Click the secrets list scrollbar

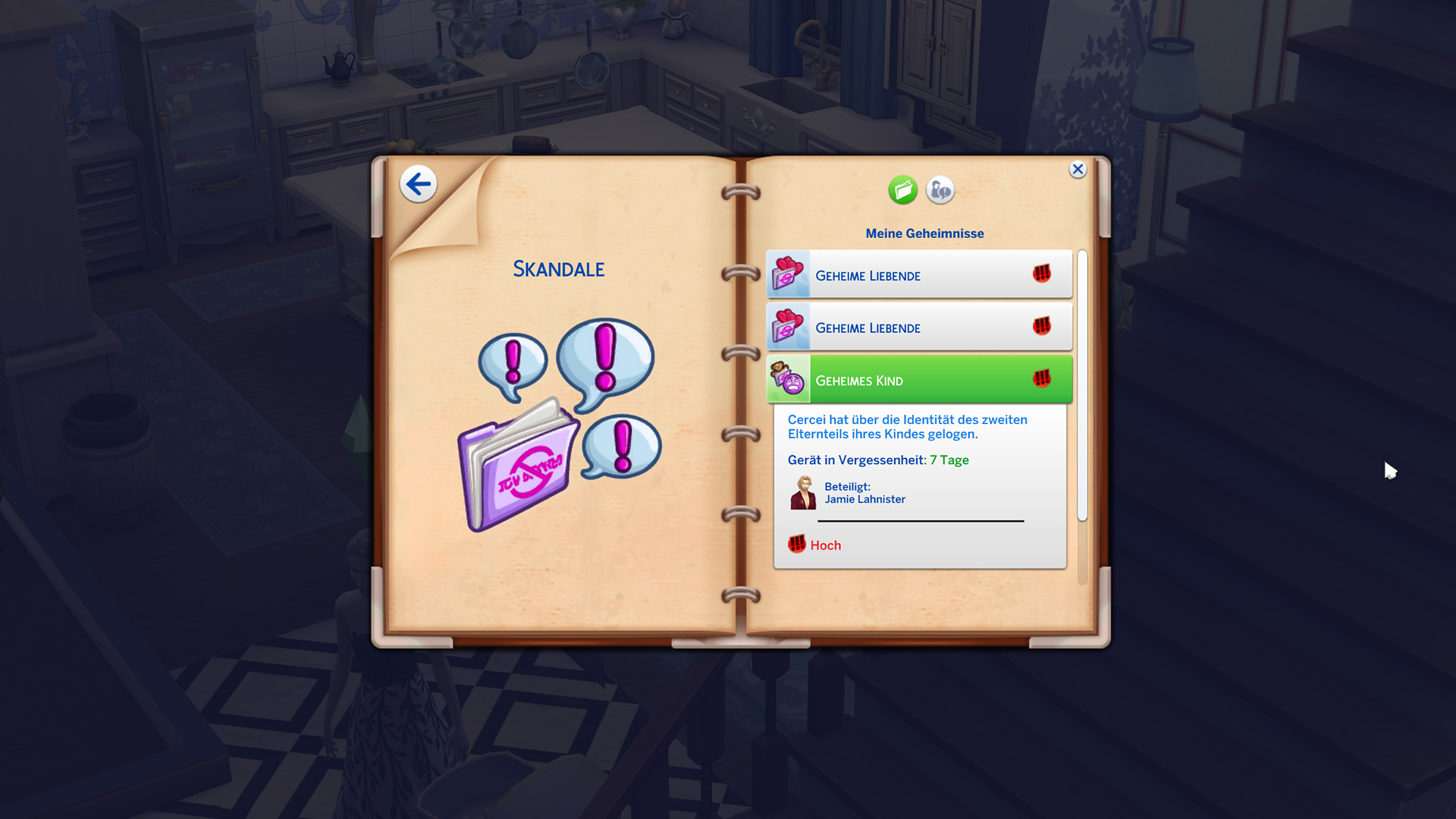pos(1082,385)
